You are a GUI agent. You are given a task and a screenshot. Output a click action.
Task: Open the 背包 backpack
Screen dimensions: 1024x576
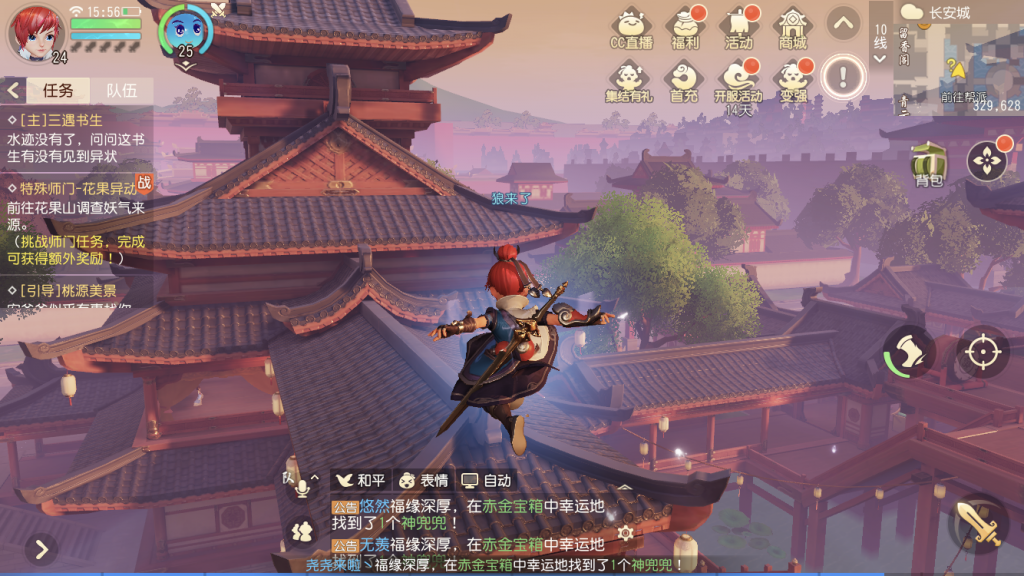pyautogui.click(x=928, y=164)
